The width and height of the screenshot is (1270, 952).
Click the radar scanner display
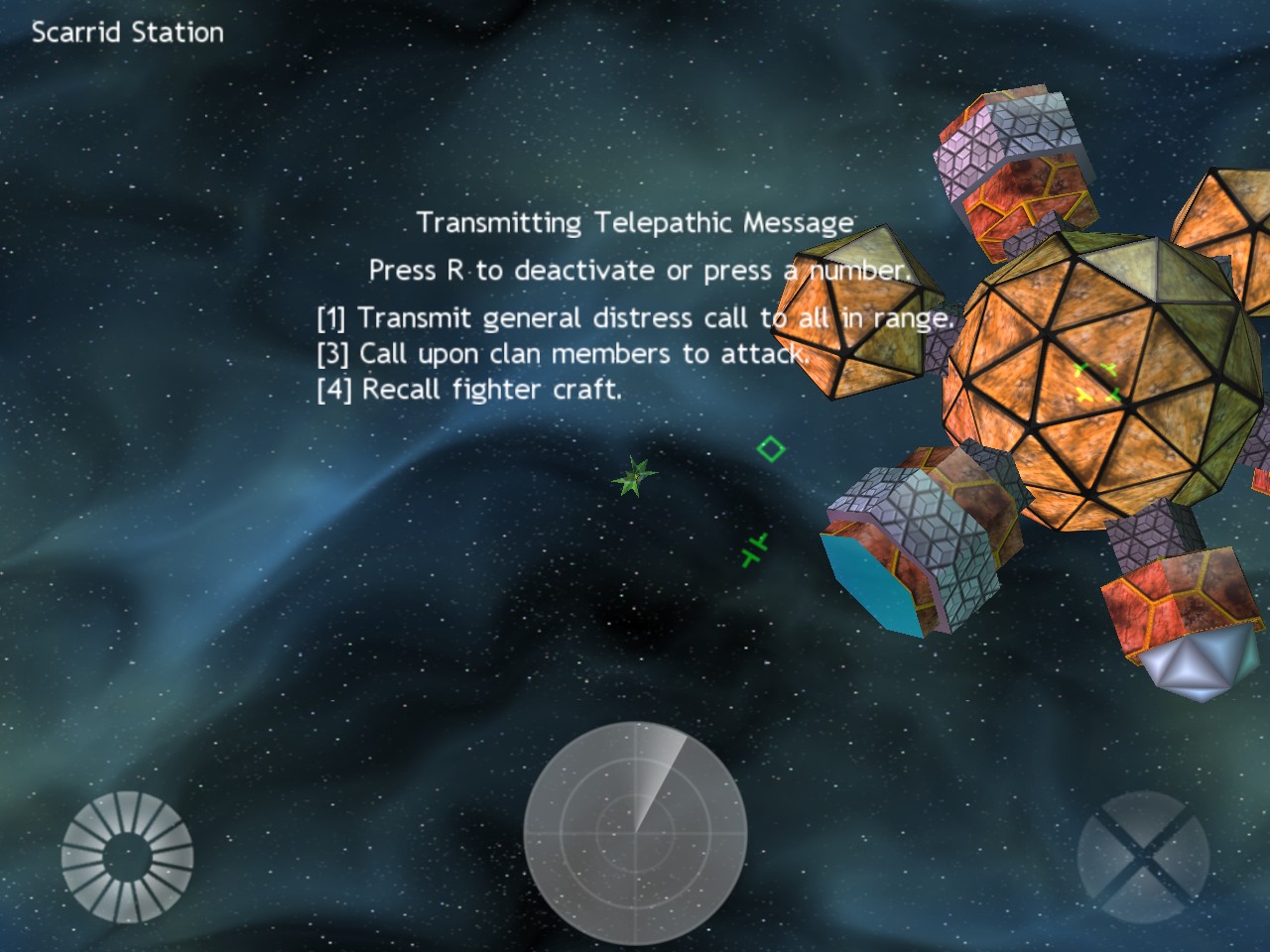pyautogui.click(x=635, y=833)
